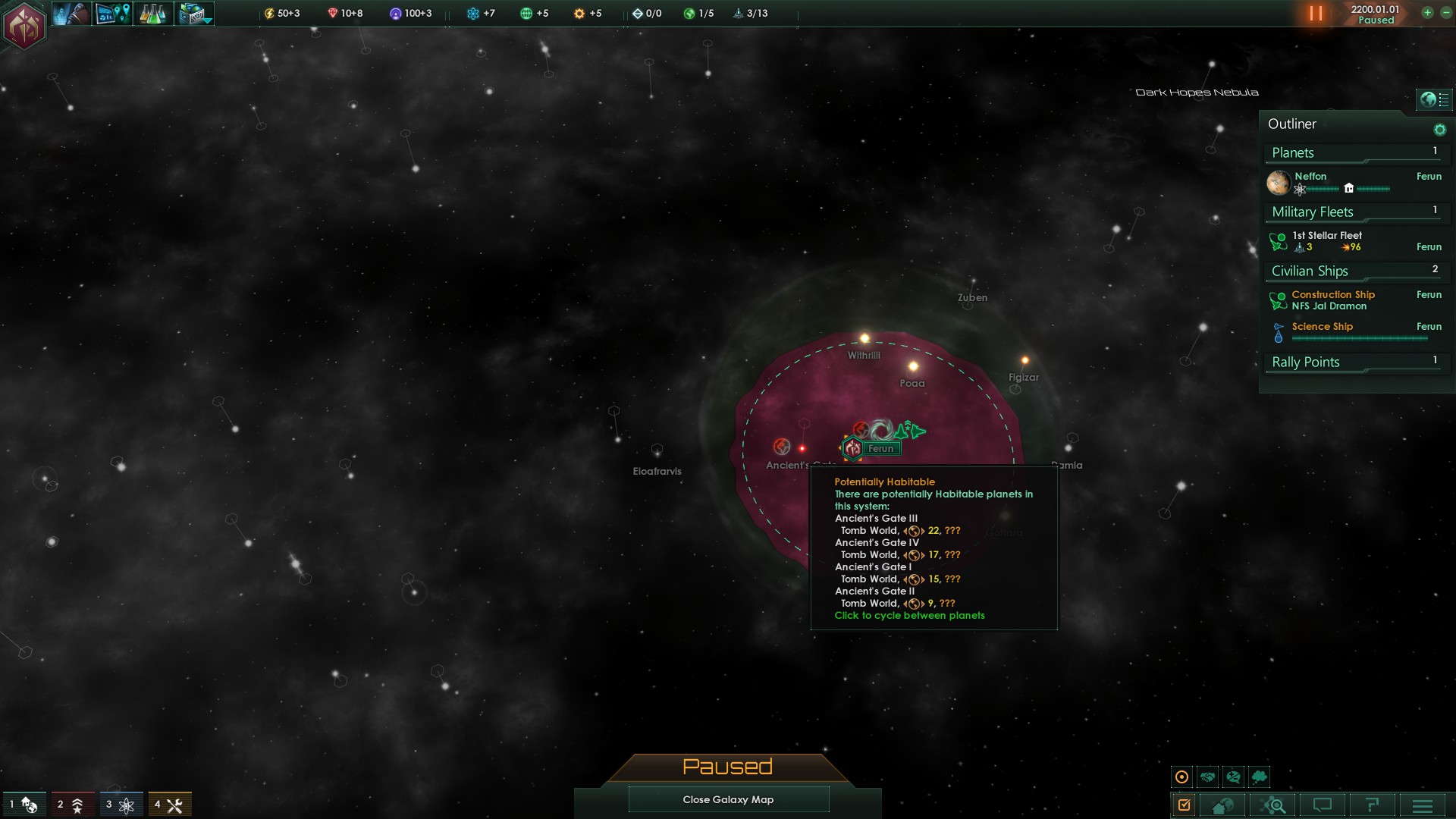The image size is (1456, 819).
Task: Open the research flasks technology view
Action: 152,14
